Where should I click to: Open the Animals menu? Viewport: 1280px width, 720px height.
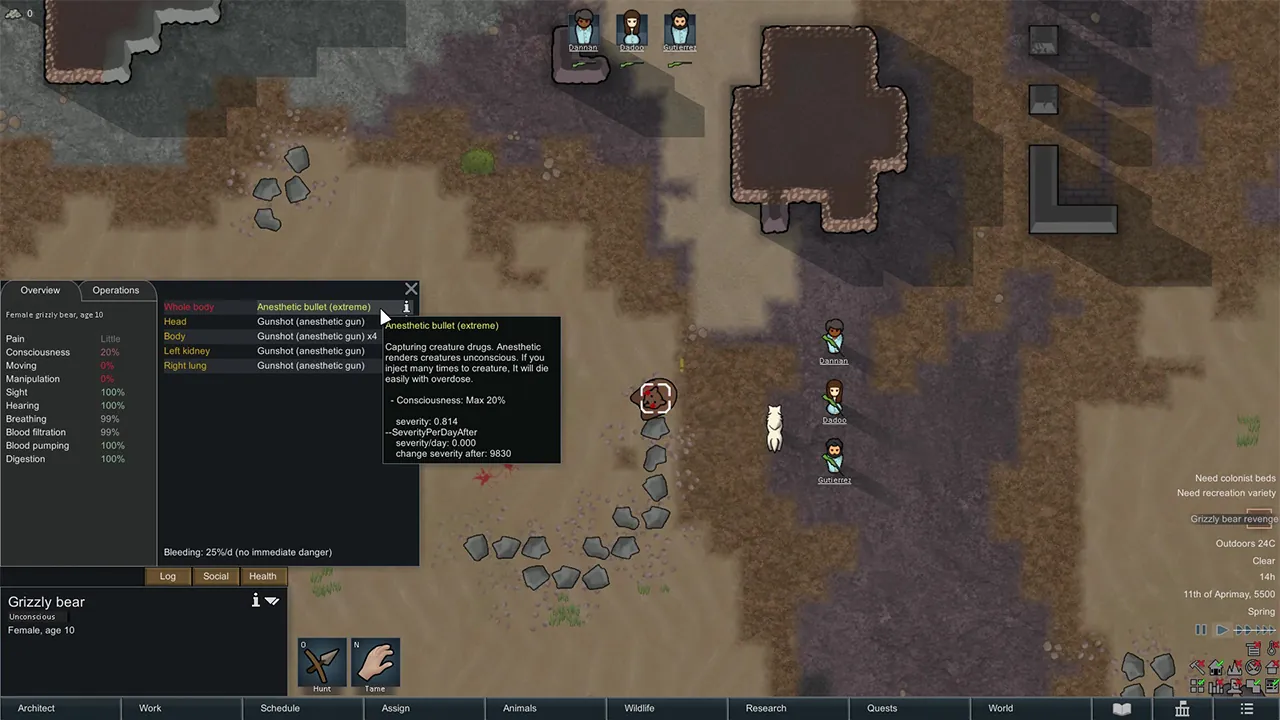tap(520, 708)
